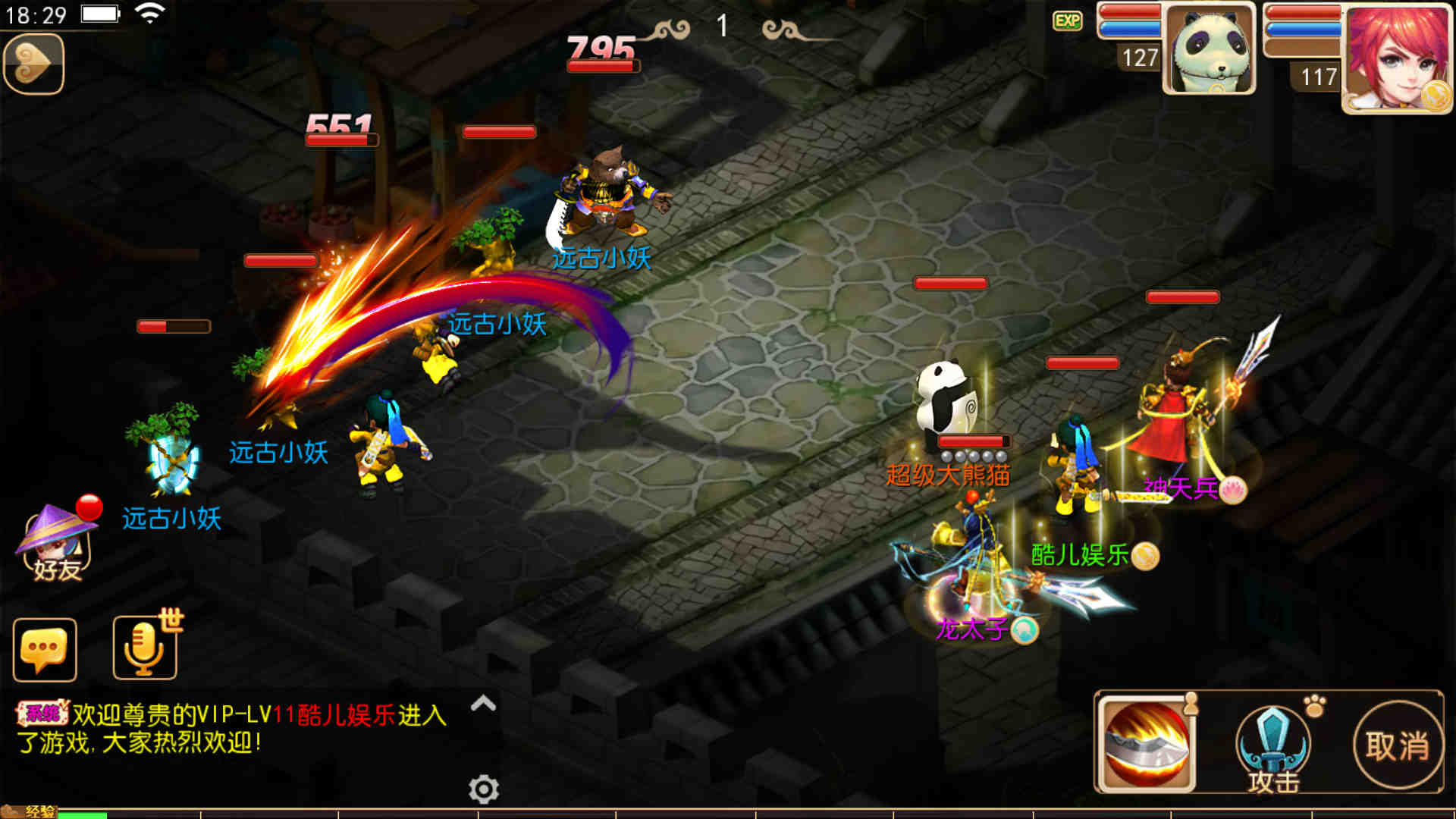Open the 好友 friends list
Screen dimensions: 1456x819
click(55, 541)
